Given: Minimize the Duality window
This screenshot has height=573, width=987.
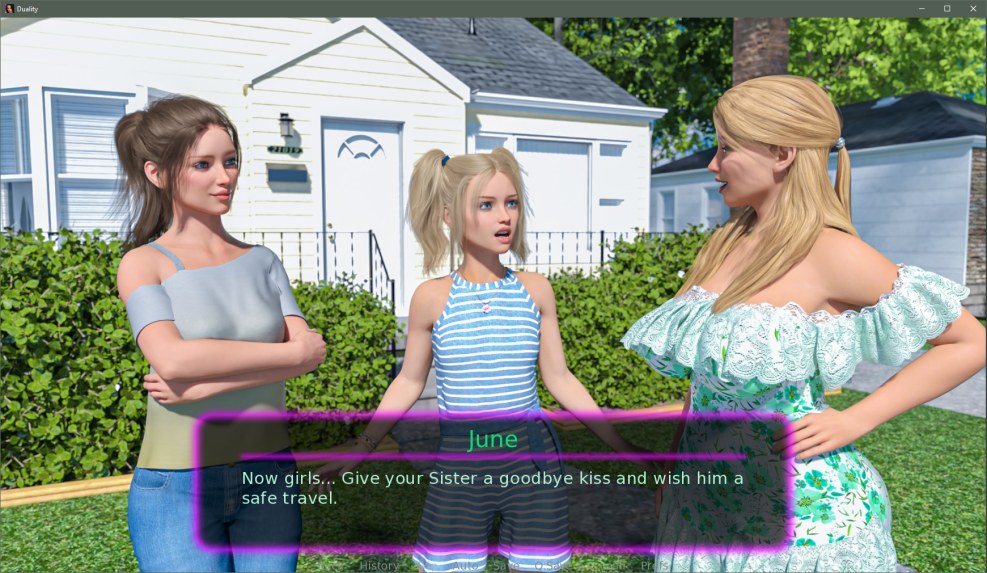Looking at the screenshot, I should [921, 8].
